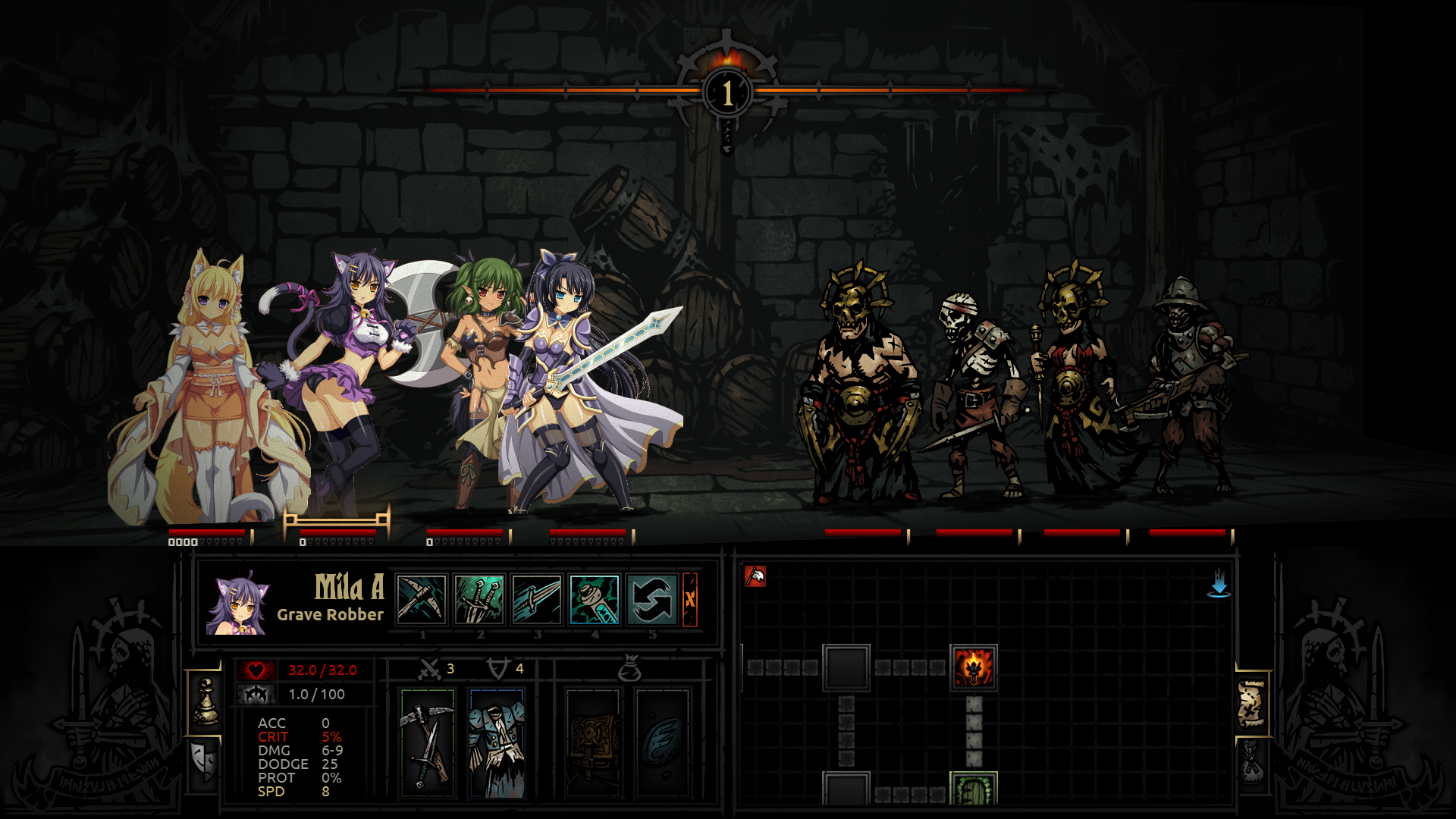The width and height of the screenshot is (1456, 819).
Task: Click the blue stone trinket slot
Action: pyautogui.click(x=662, y=743)
